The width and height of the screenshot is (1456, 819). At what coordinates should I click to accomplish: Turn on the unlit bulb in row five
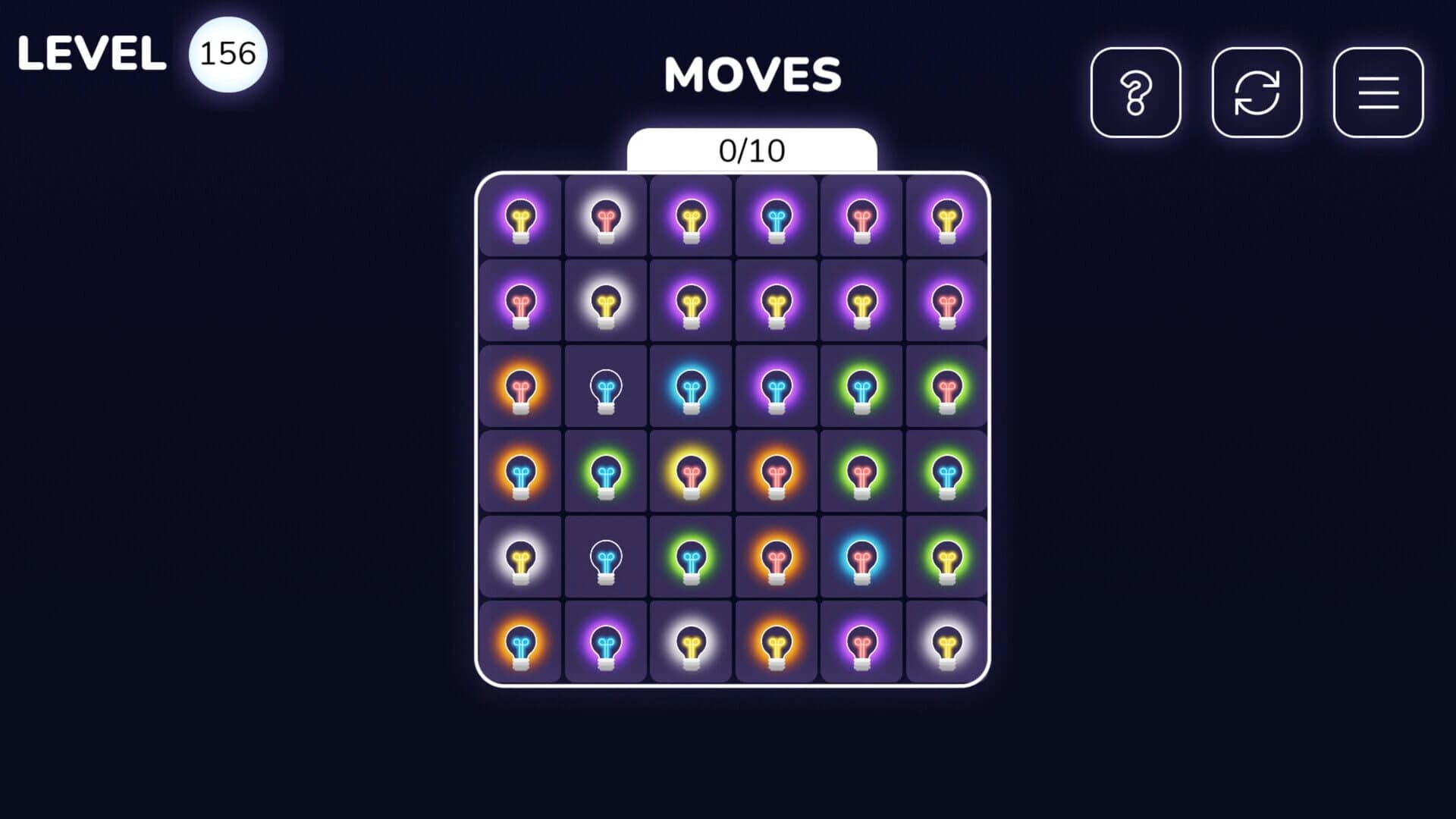pyautogui.click(x=605, y=559)
